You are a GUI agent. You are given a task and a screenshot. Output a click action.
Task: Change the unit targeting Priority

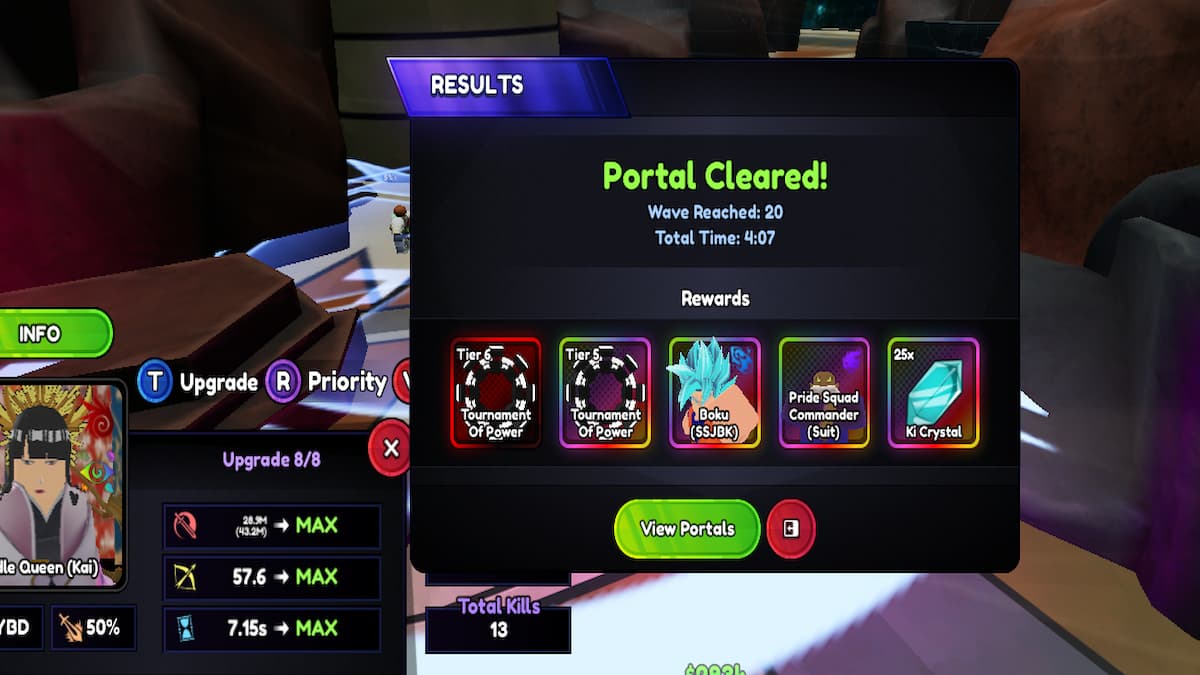(329, 382)
